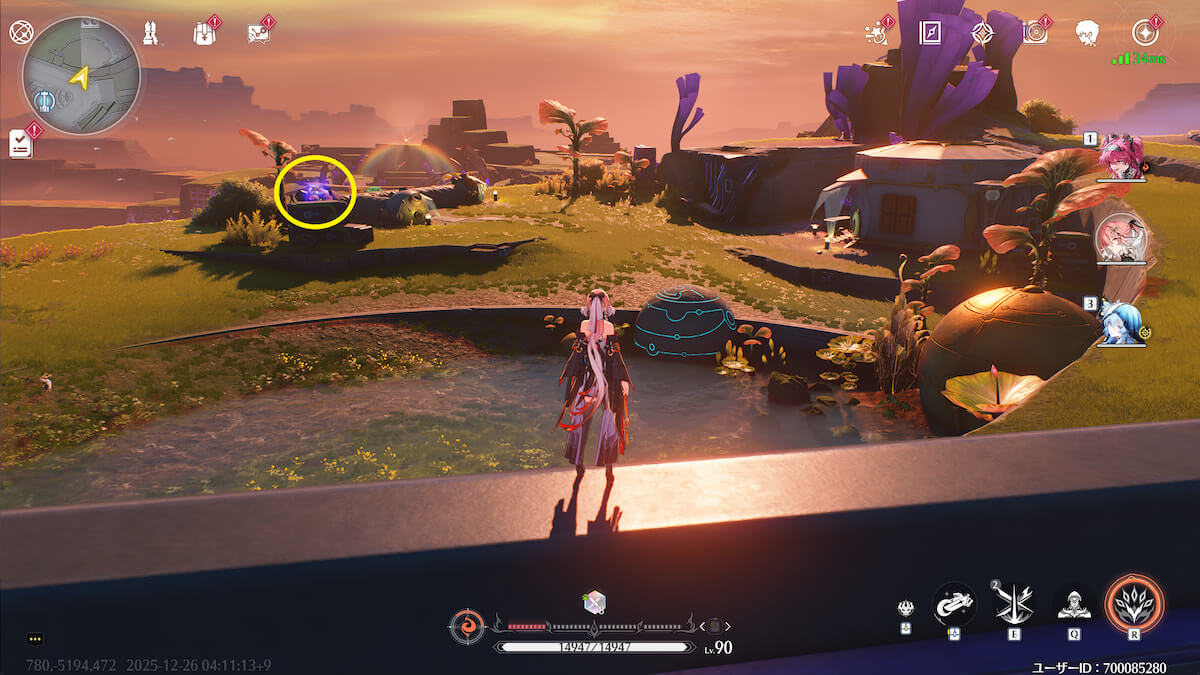Open the camera disc icon

[x=1035, y=32]
